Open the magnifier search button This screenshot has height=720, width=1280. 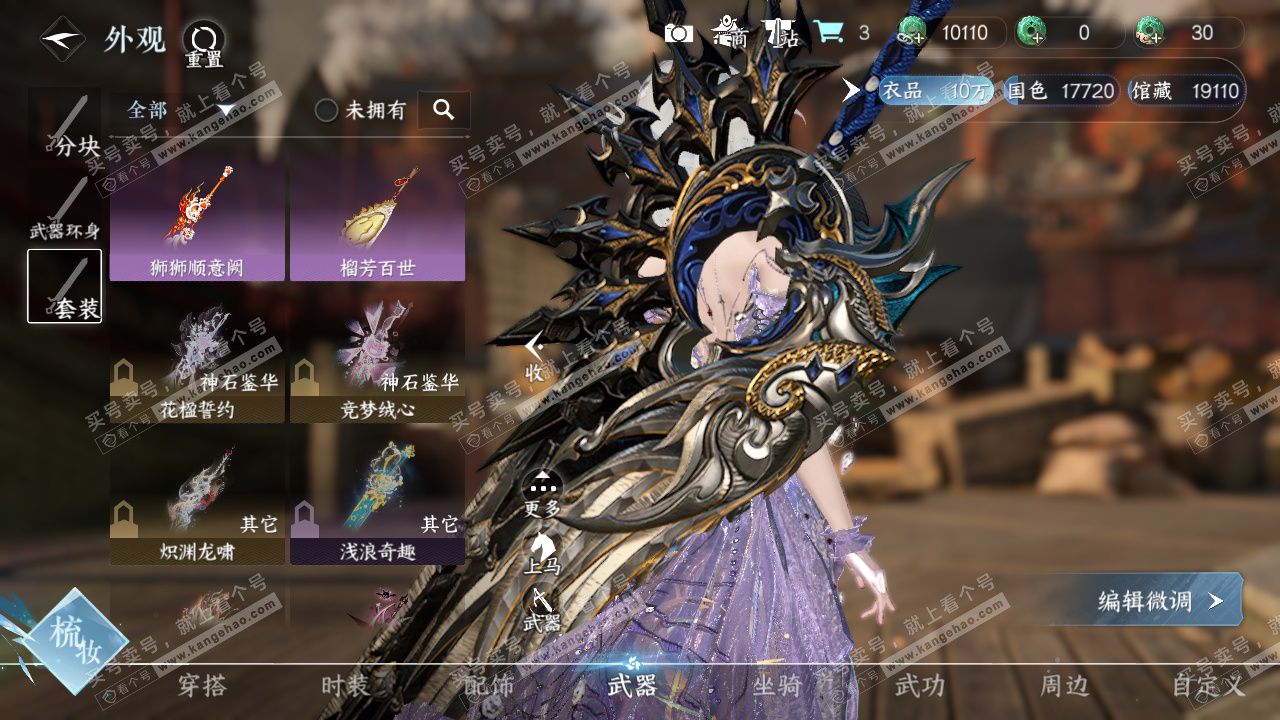(443, 110)
